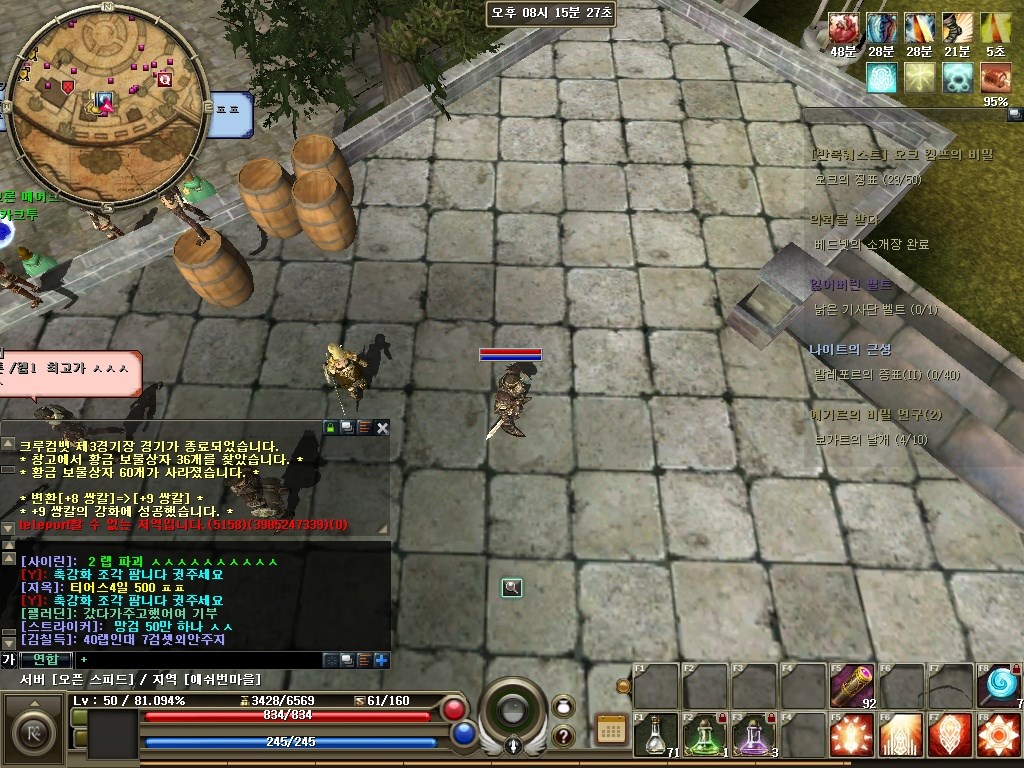1024x768 pixels.
Task: Open the calendar icon button
Action: (610, 729)
